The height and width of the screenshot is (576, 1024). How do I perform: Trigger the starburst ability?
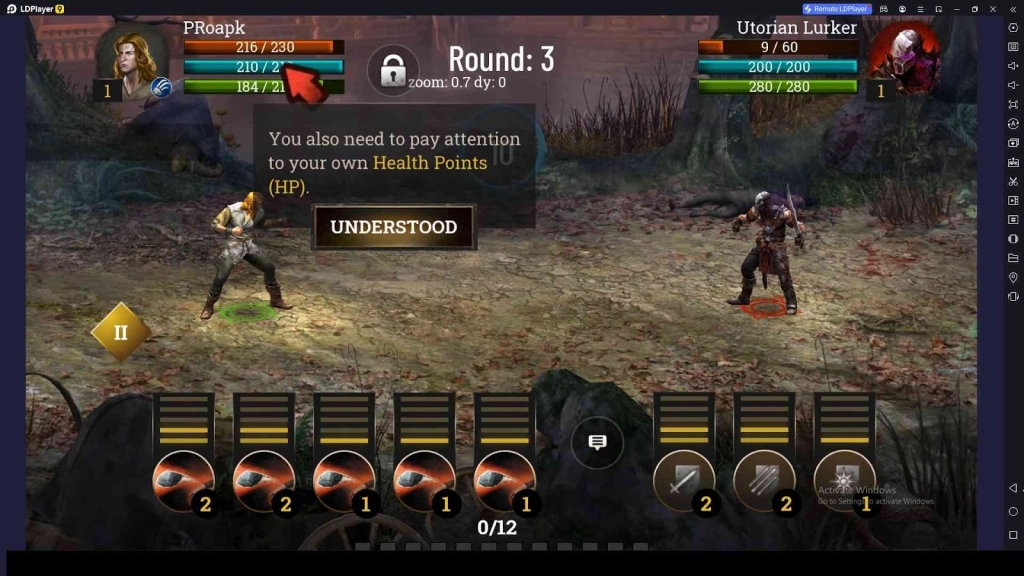click(844, 482)
